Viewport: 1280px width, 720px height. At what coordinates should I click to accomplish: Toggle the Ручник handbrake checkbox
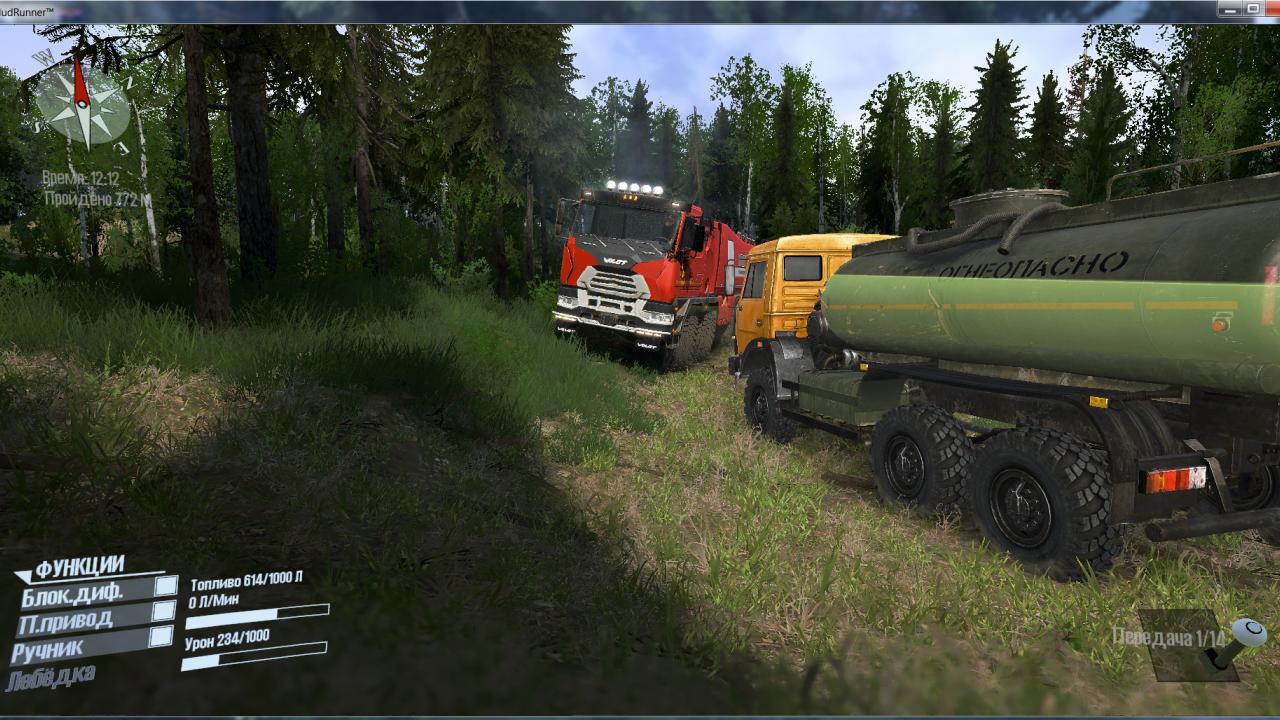coord(160,637)
